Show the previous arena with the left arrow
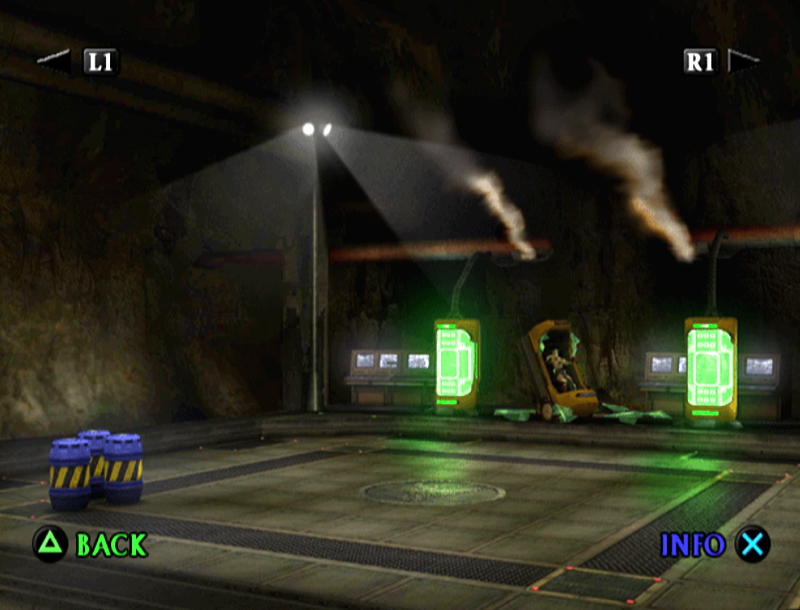This screenshot has height=610, width=800. [55, 61]
